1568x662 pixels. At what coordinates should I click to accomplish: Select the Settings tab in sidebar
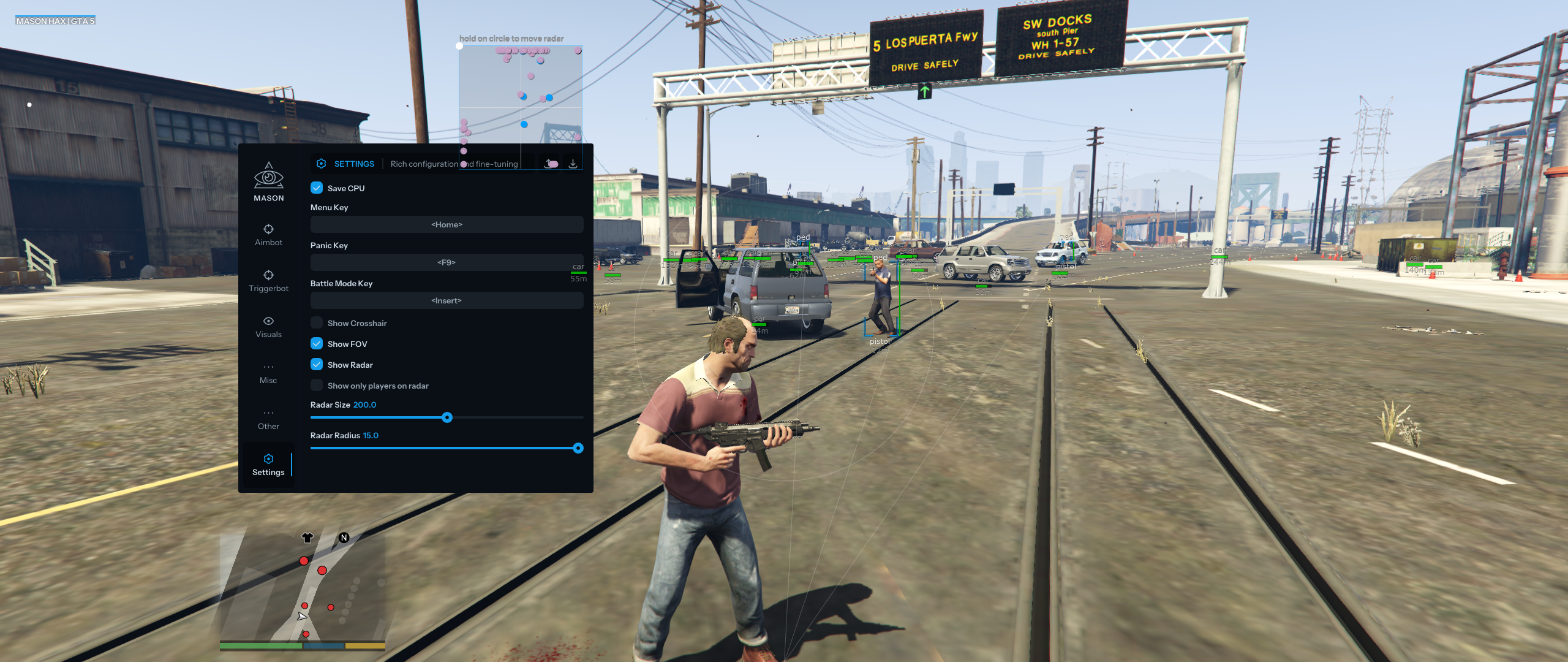click(x=268, y=465)
